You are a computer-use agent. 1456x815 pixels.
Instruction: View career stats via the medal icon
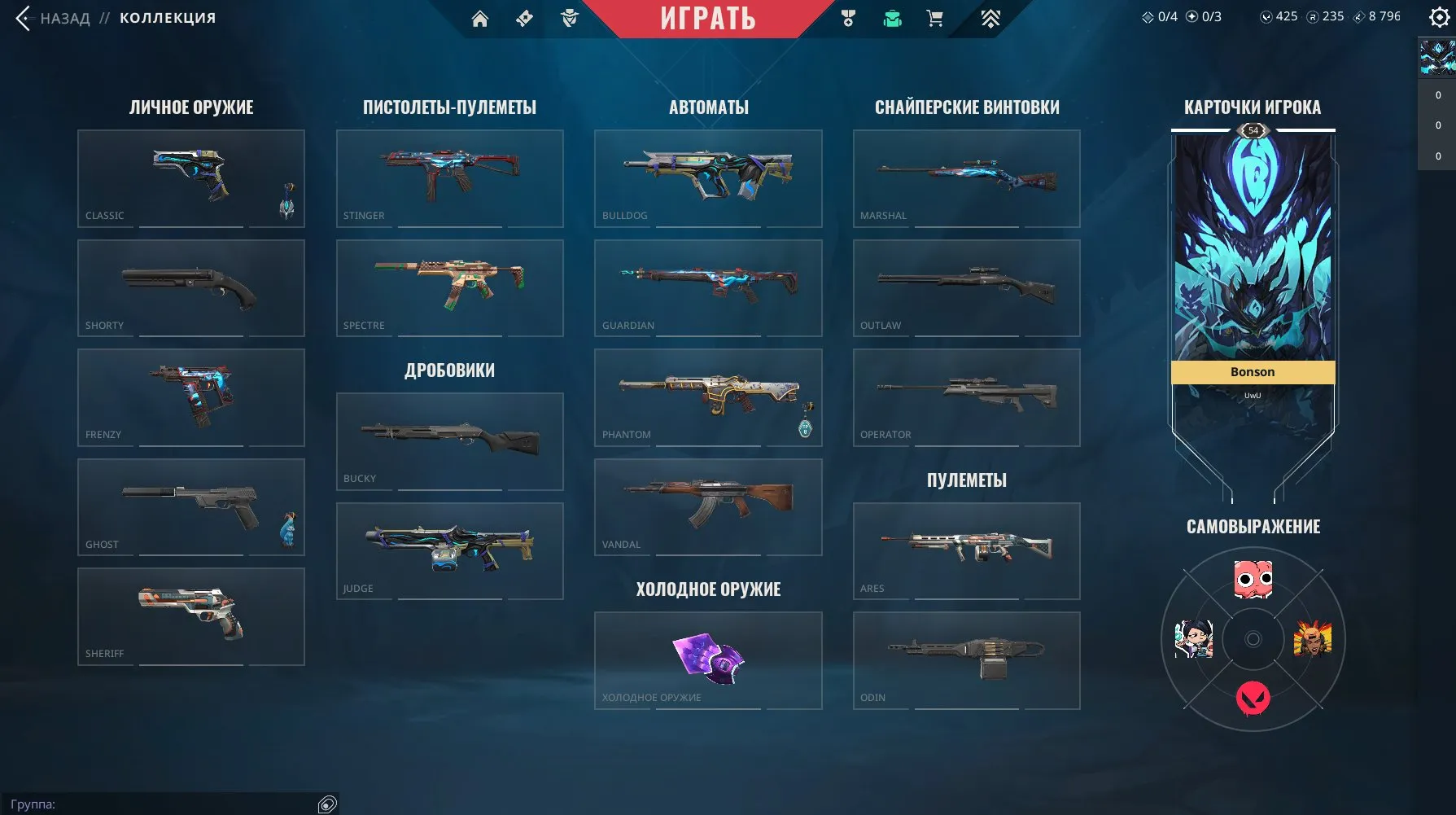pyautogui.click(x=846, y=18)
